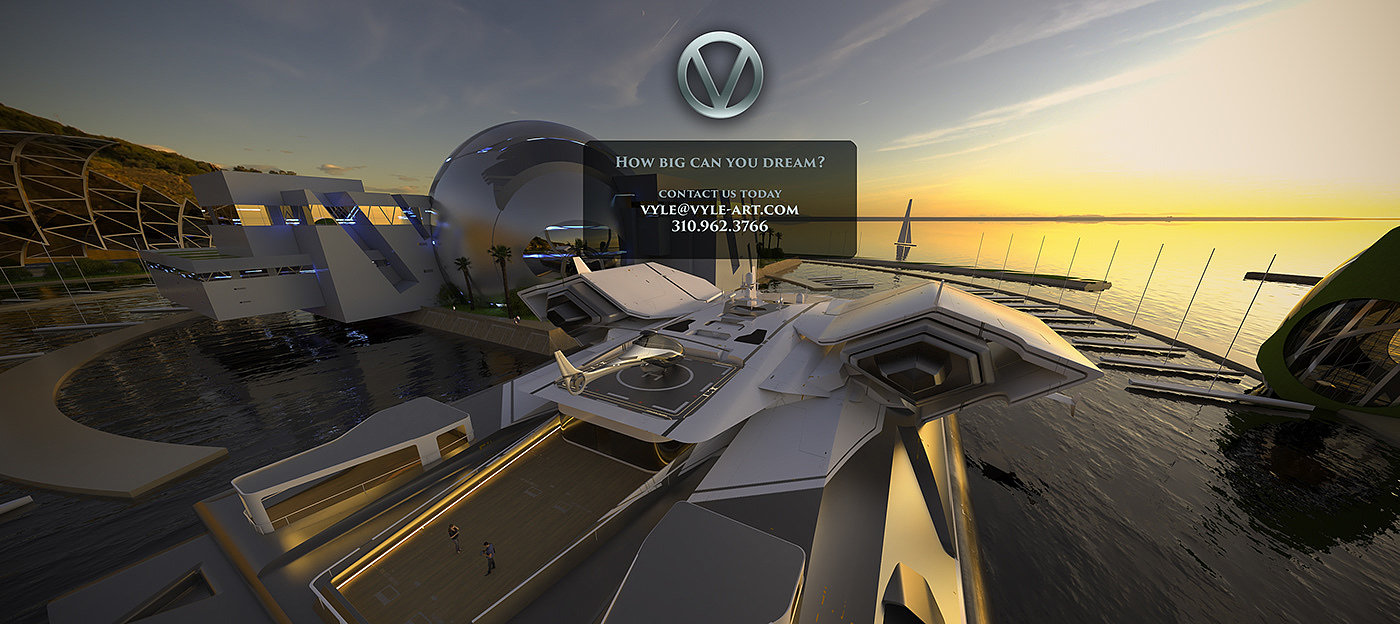Click the silver V logo emblem
The width and height of the screenshot is (1400, 624).
pos(719,74)
